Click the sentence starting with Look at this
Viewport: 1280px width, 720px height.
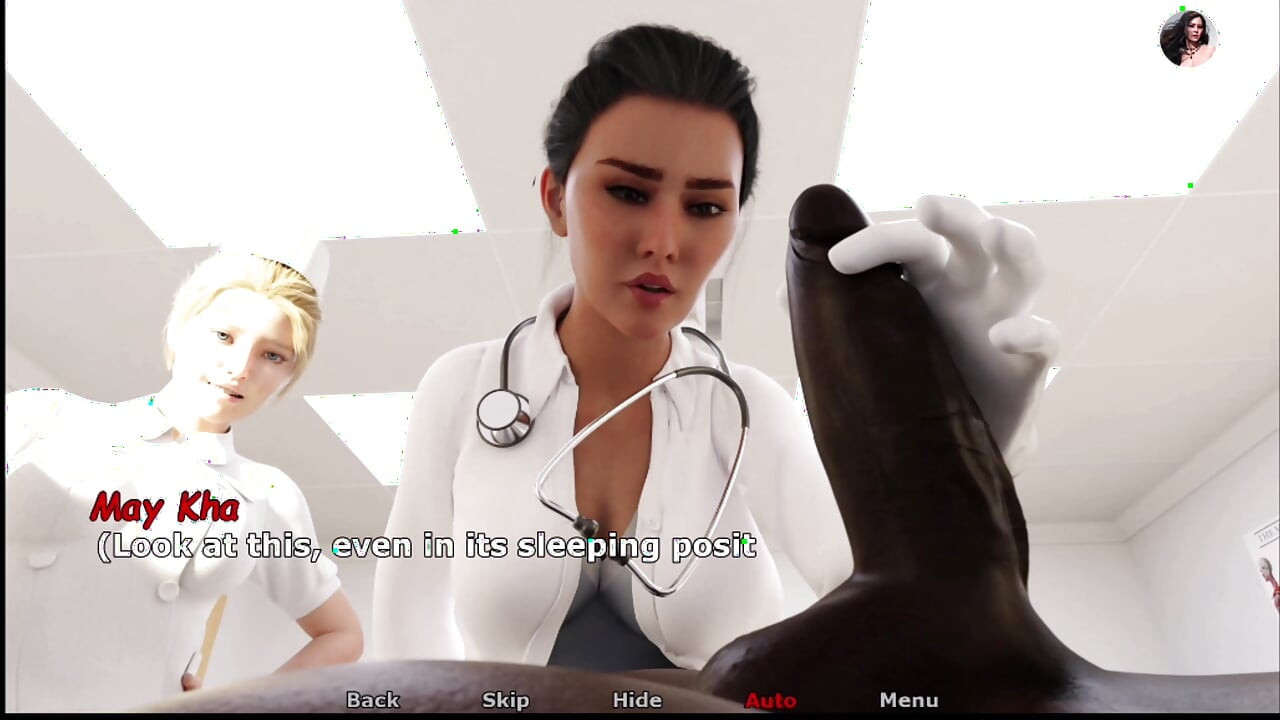pos(430,547)
